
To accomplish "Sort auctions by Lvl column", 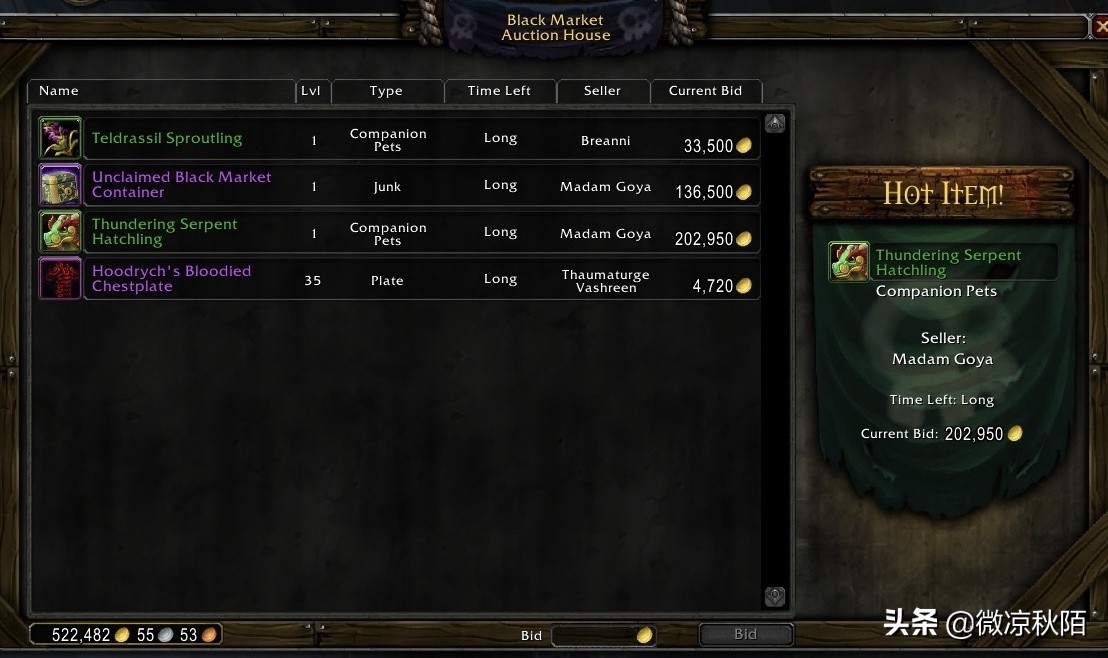I will tap(311, 91).
